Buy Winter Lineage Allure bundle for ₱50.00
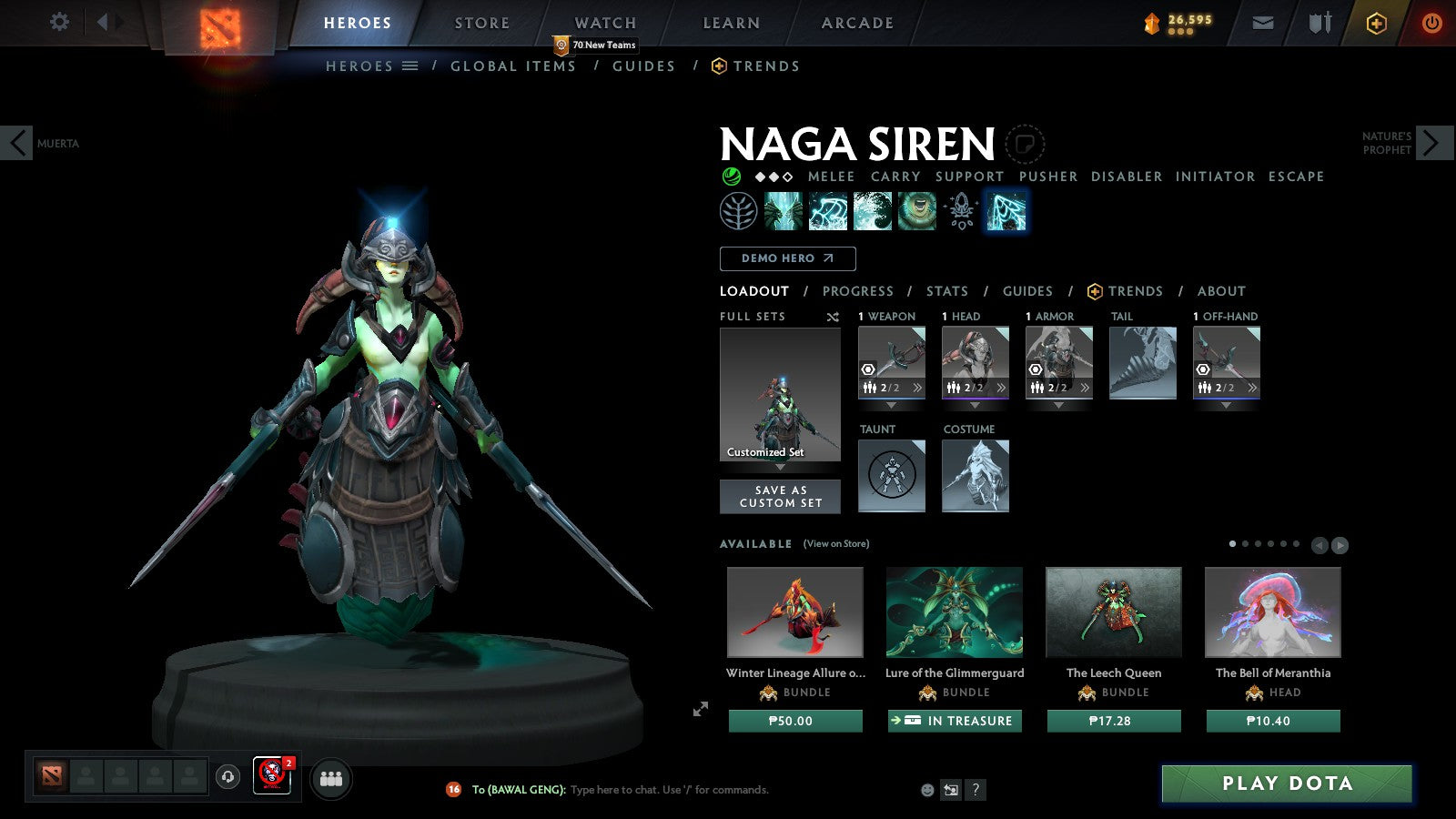The width and height of the screenshot is (1456, 819). click(x=794, y=721)
